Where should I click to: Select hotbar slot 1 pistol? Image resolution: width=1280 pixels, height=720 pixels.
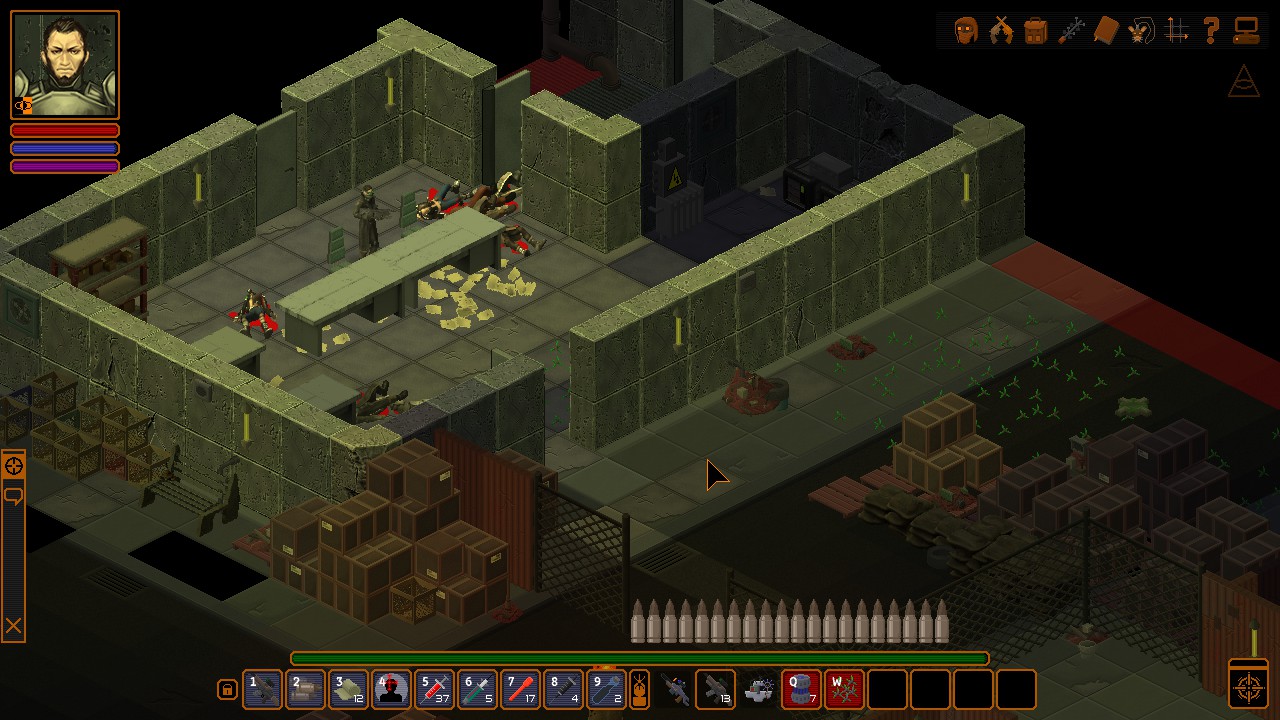[262, 690]
